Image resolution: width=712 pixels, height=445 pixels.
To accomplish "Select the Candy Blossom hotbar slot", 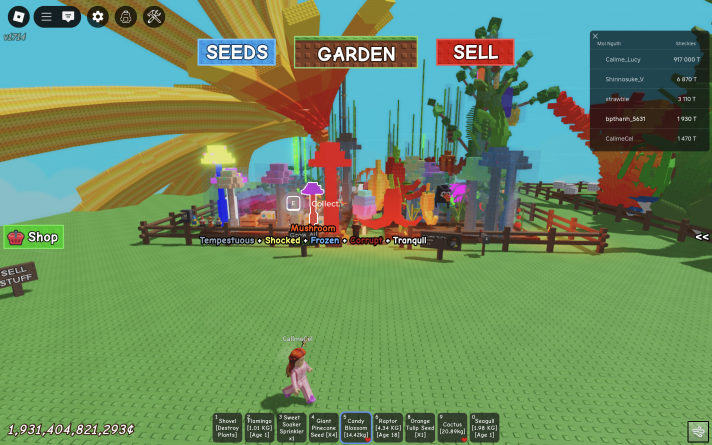I will pyautogui.click(x=355, y=426).
